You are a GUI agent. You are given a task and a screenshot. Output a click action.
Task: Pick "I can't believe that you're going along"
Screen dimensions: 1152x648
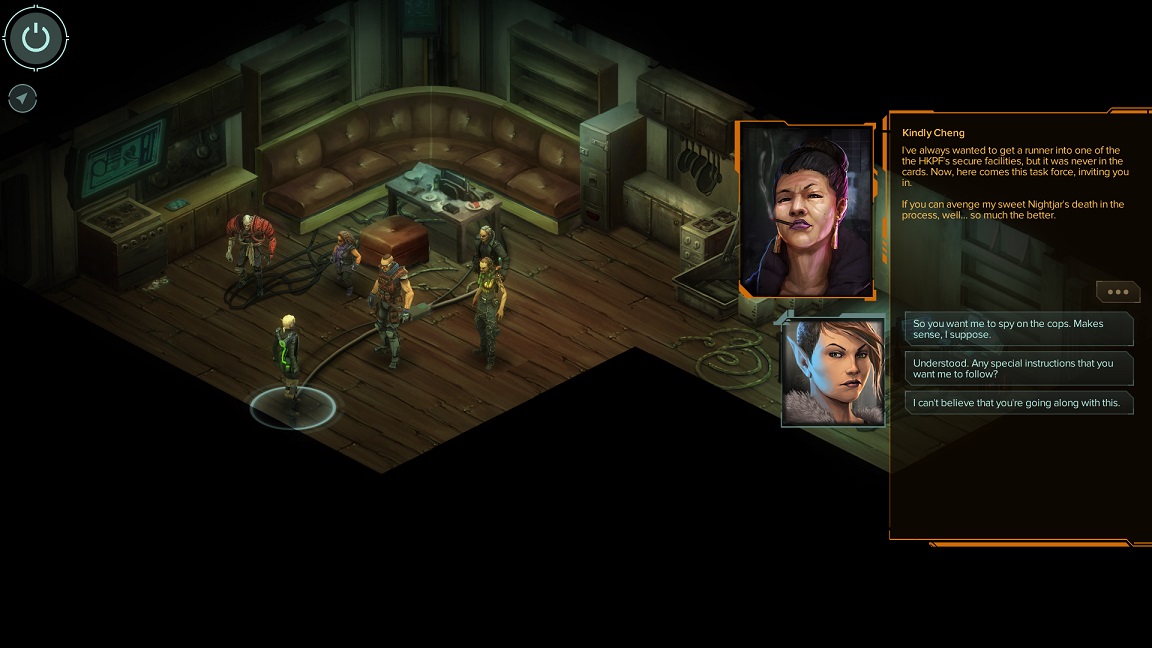pos(1019,402)
